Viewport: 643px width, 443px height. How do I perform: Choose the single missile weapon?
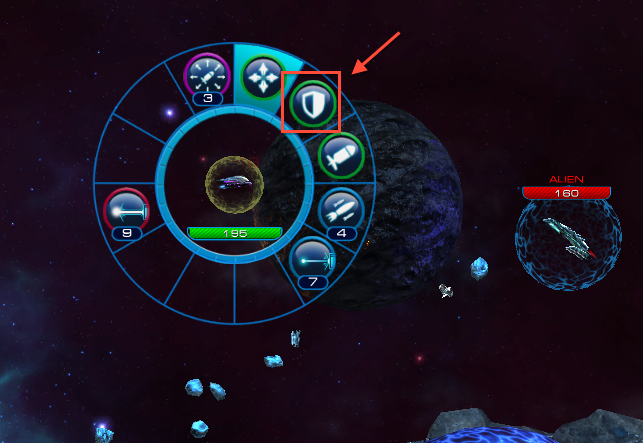(x=340, y=158)
